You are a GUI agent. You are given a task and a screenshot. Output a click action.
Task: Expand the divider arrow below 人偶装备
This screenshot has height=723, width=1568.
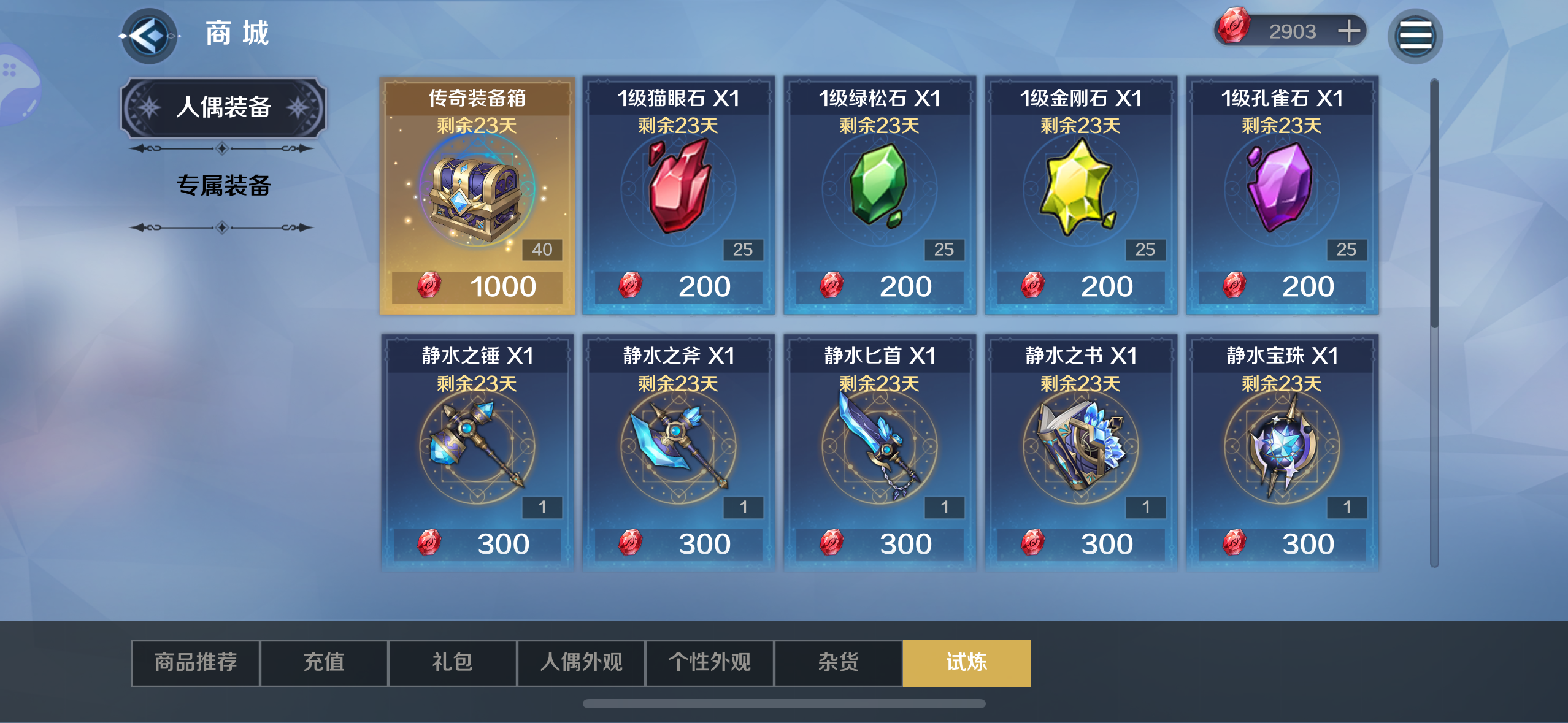point(222,147)
